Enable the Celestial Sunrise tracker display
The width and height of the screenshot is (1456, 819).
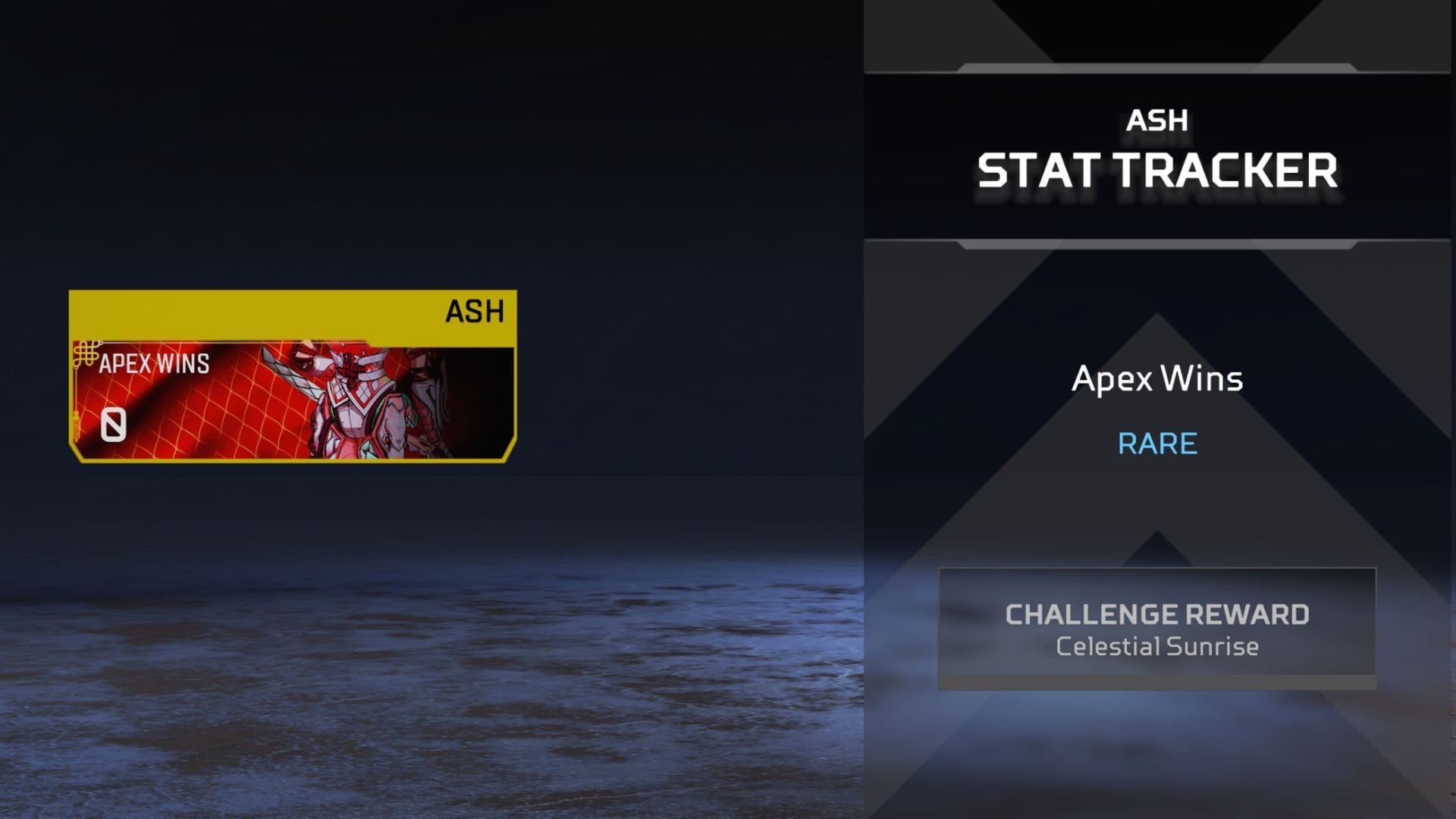point(1158,646)
